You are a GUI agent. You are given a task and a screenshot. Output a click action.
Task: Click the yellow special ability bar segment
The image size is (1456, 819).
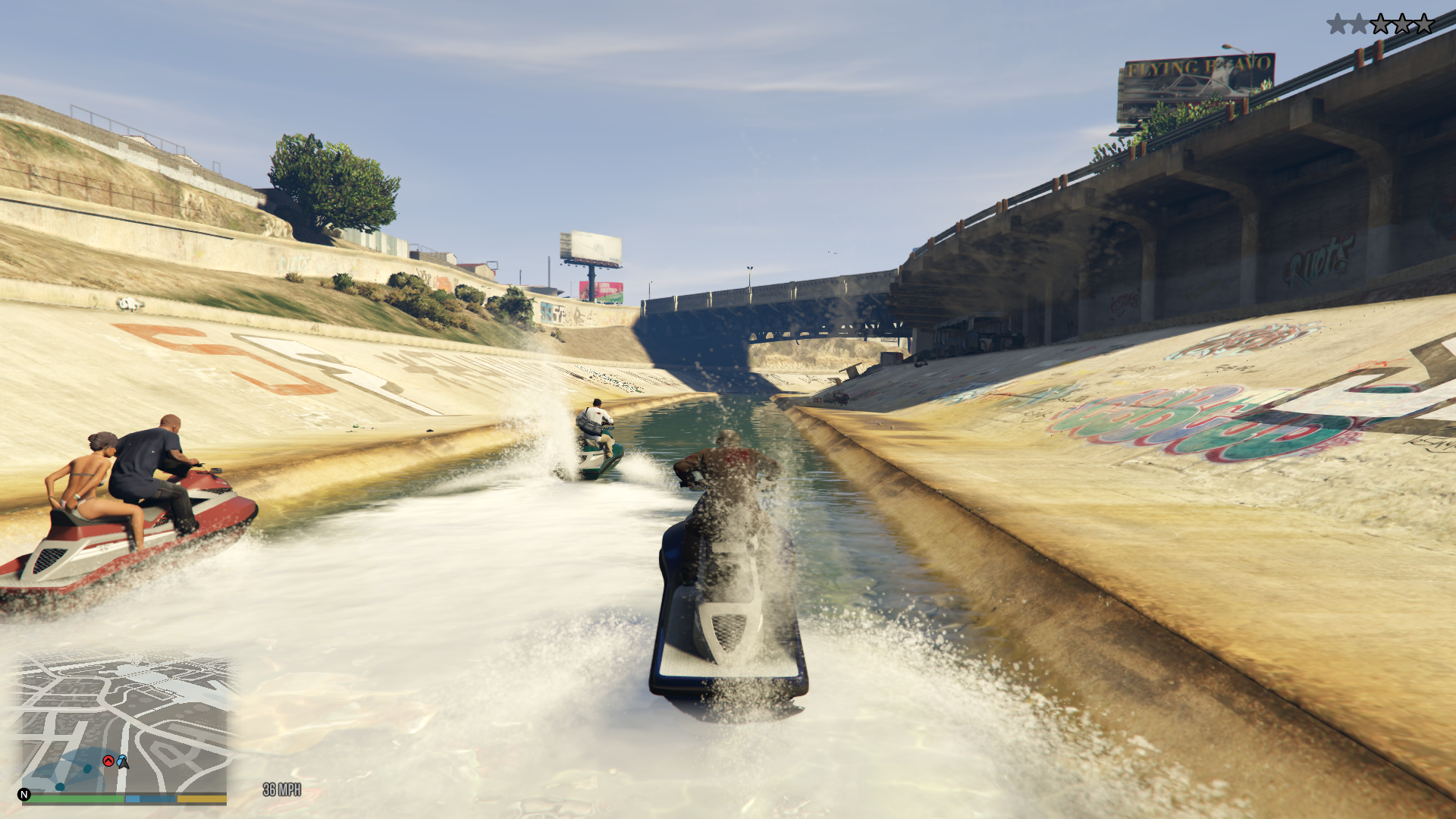click(x=201, y=797)
